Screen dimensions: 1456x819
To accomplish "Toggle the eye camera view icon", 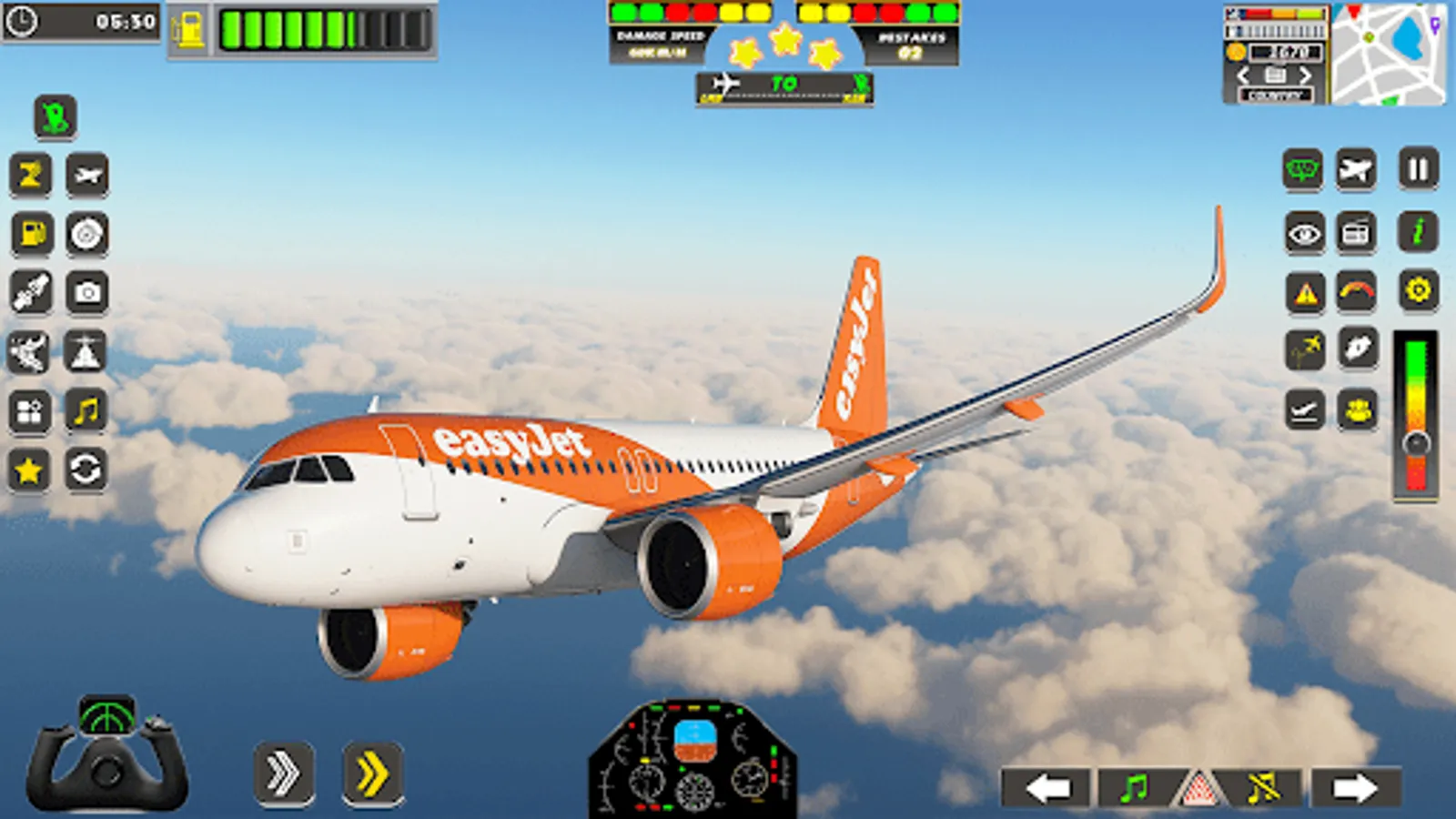I will coord(1303,231).
